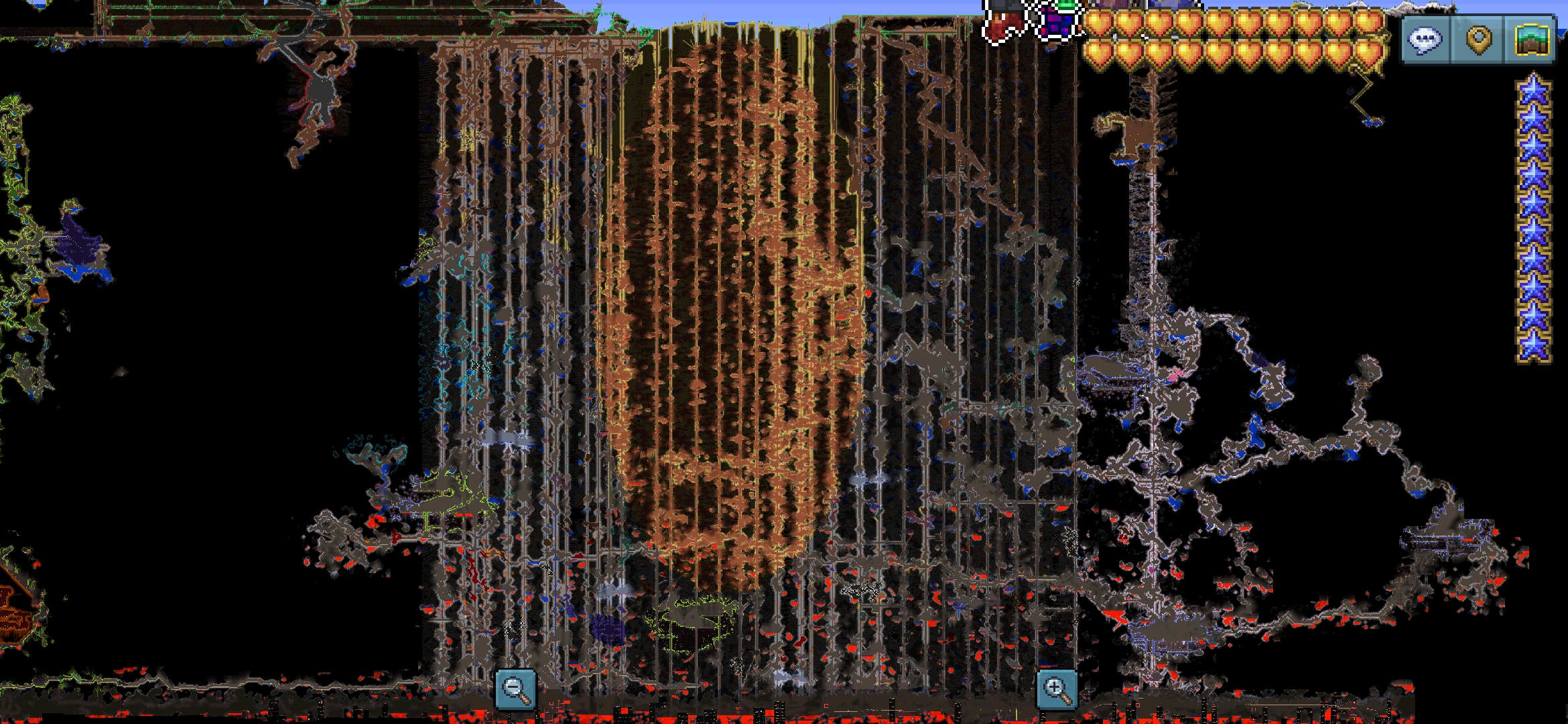Select the red-haired player head marker
Viewport: 1568px width, 724px height.
pos(1003,21)
